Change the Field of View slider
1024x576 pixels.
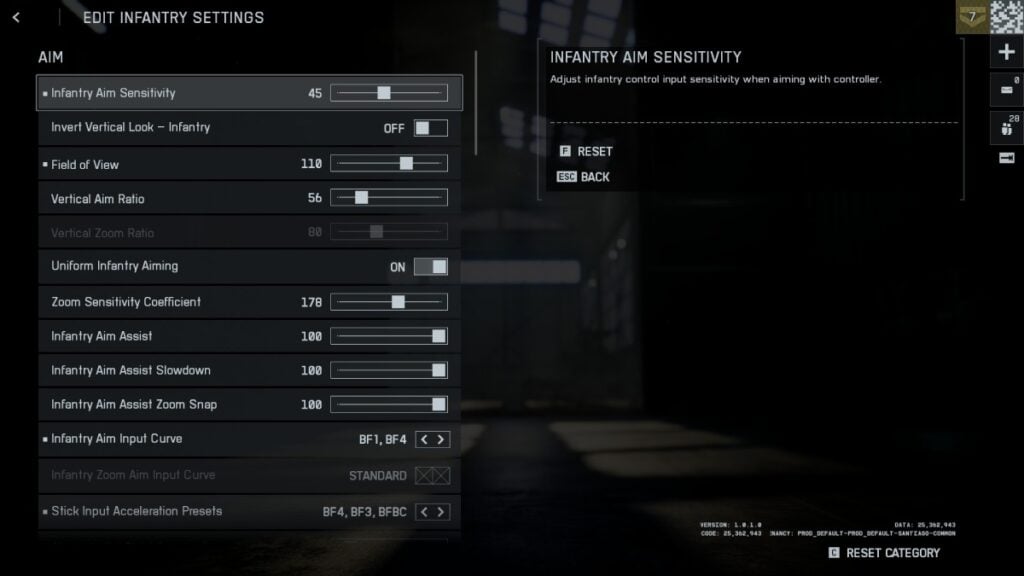406,164
